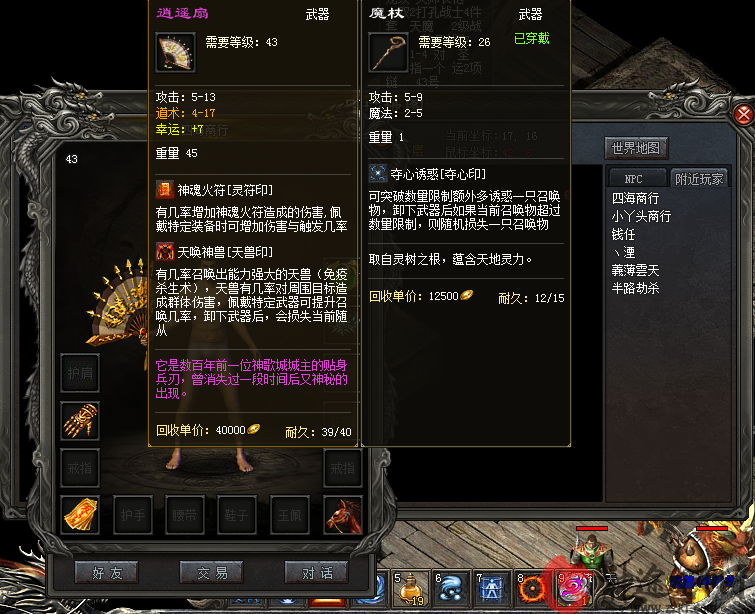Select 四海商行 in the player list
755x614 pixels.
tap(635, 199)
